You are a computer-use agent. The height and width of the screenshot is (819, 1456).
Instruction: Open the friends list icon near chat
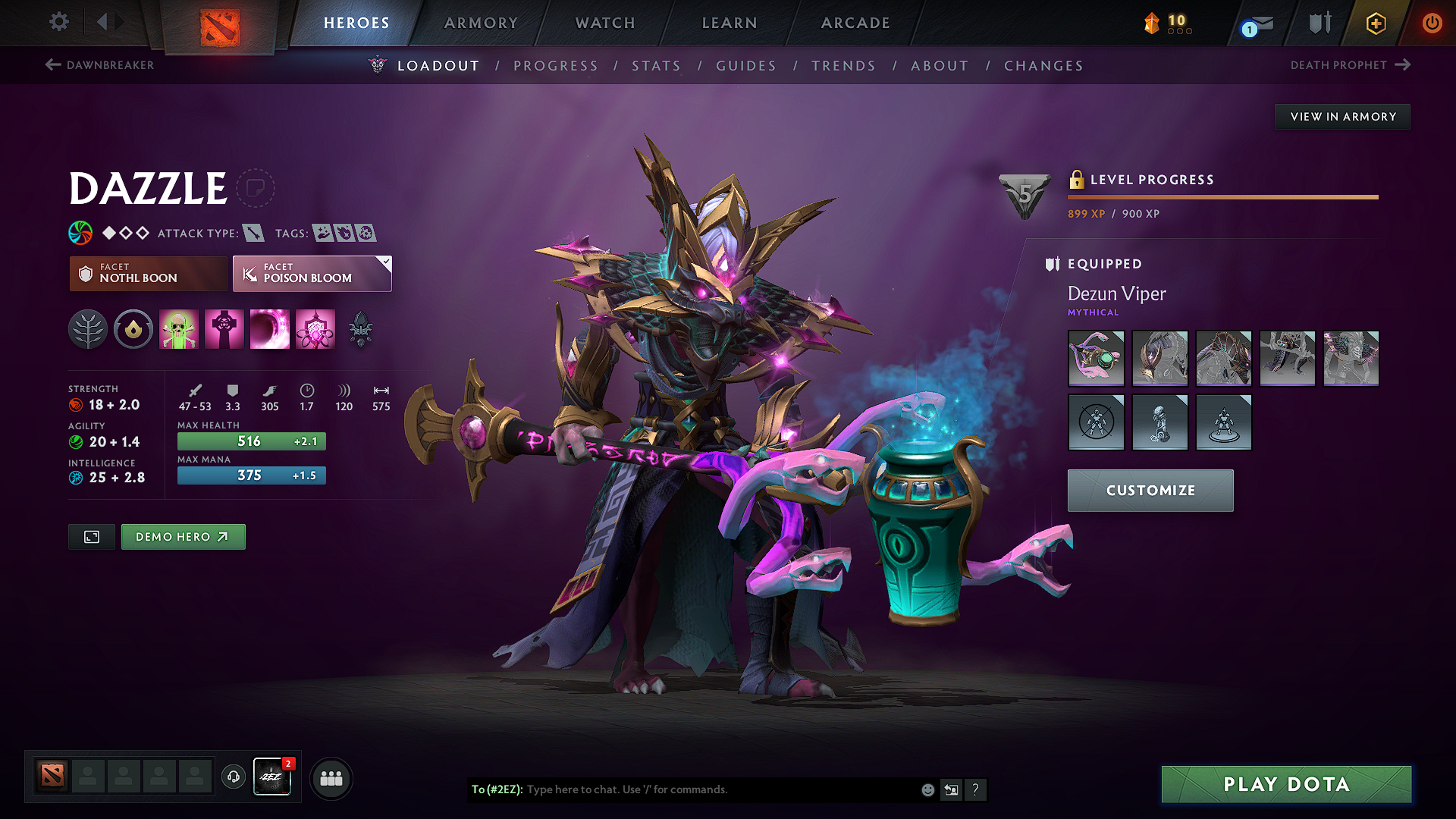click(330, 777)
